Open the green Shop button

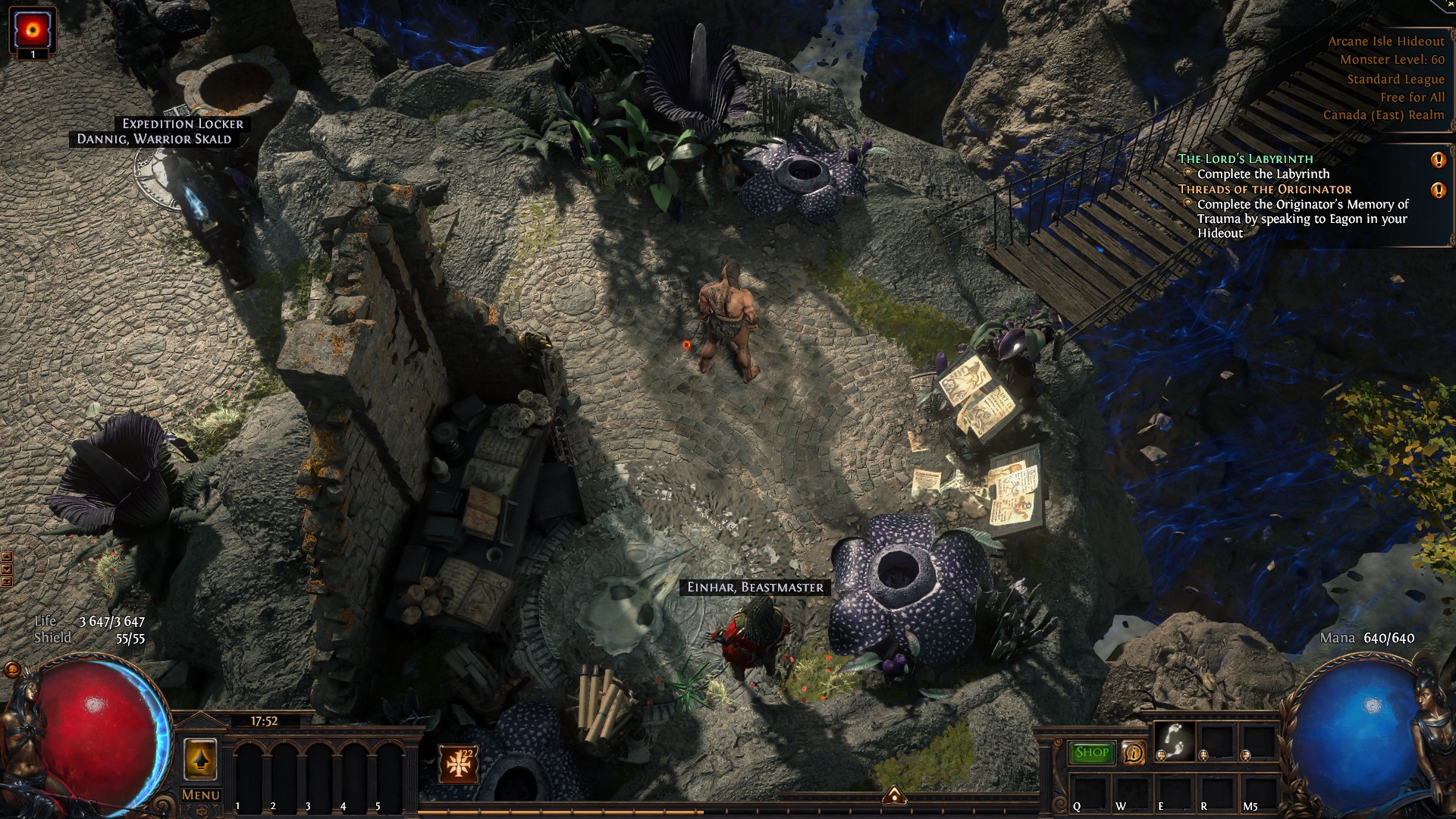(1091, 752)
